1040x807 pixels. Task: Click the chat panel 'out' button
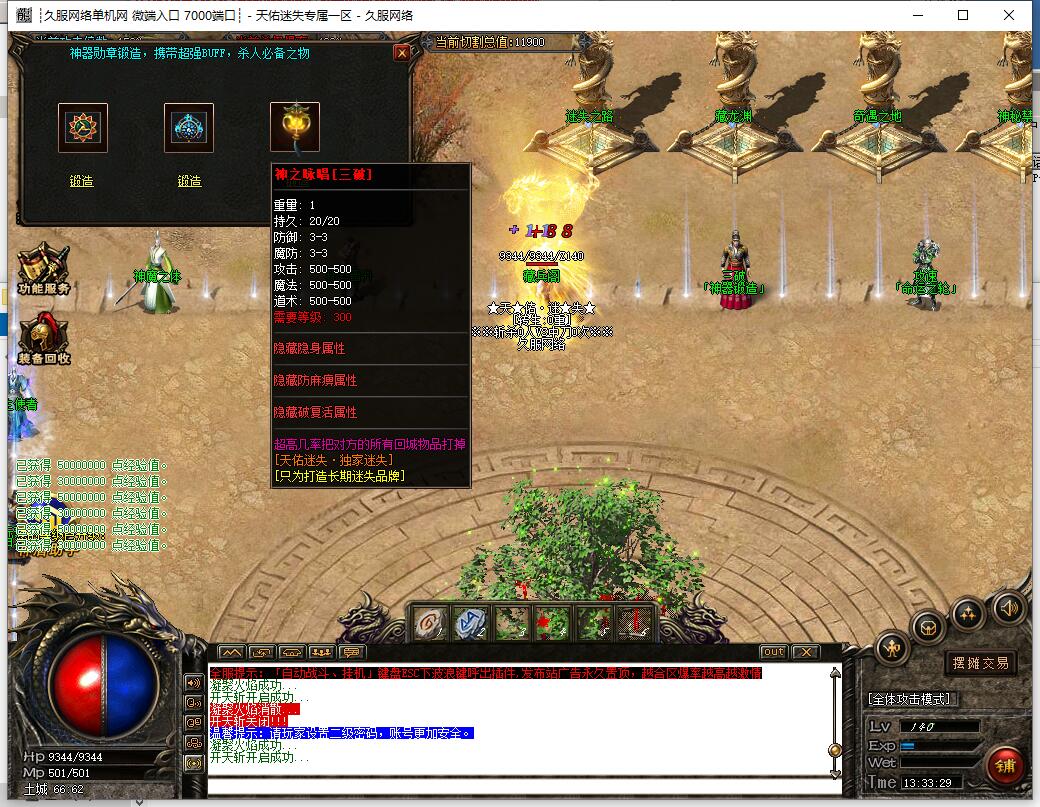pyautogui.click(x=773, y=652)
